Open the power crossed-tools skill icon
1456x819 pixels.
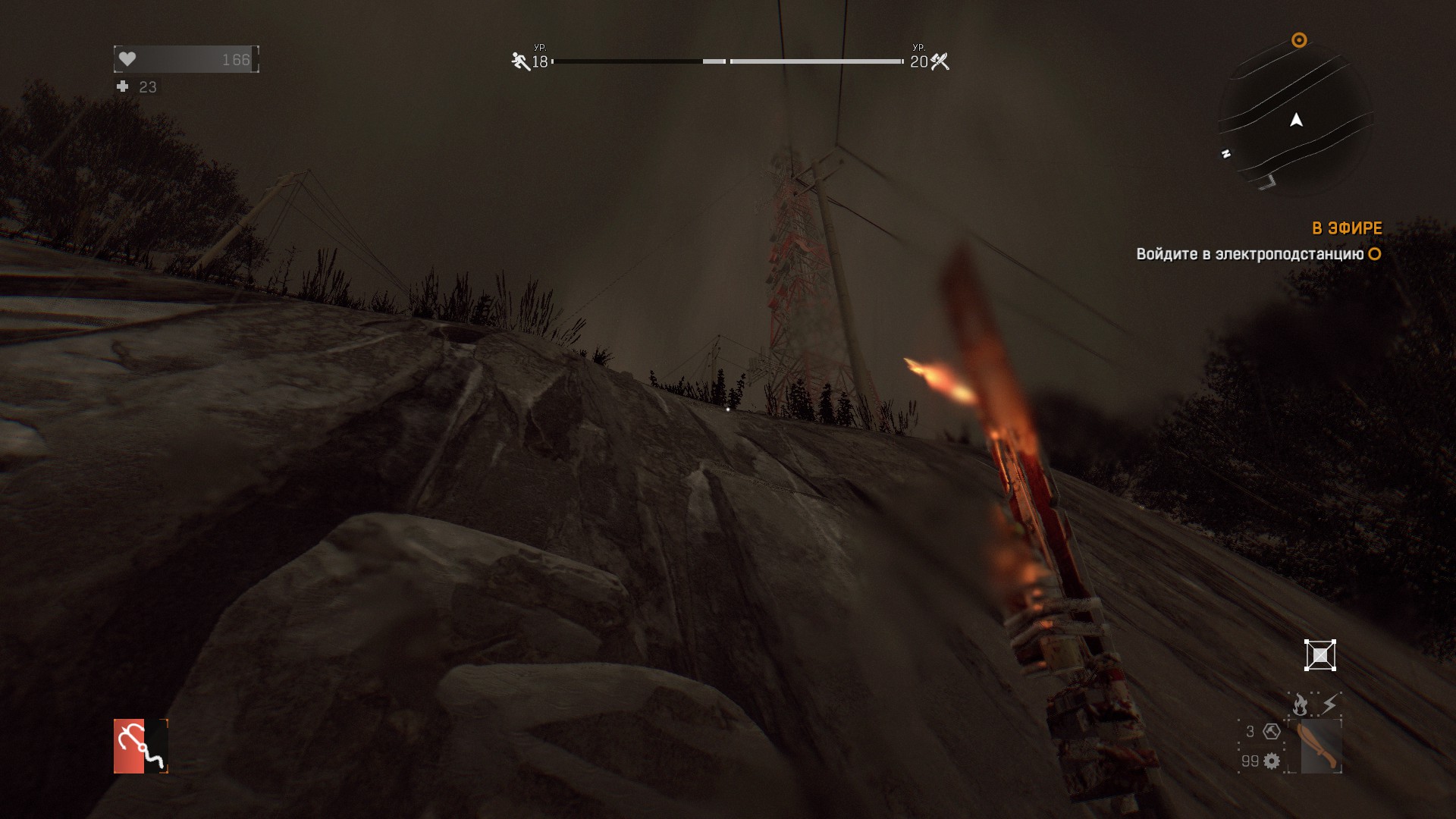[940, 61]
